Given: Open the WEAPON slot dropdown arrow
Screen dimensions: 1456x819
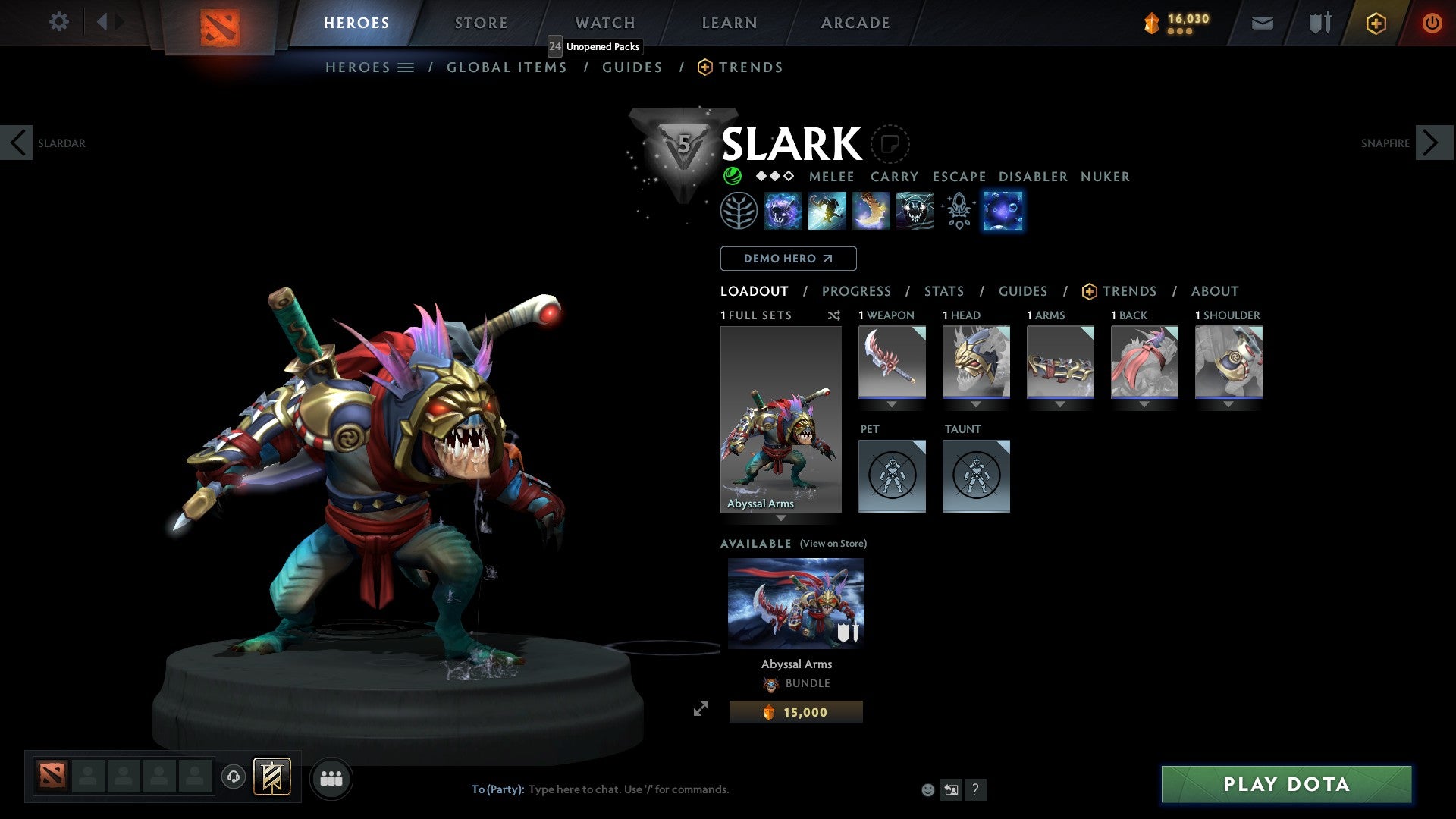Looking at the screenshot, I should (x=892, y=404).
